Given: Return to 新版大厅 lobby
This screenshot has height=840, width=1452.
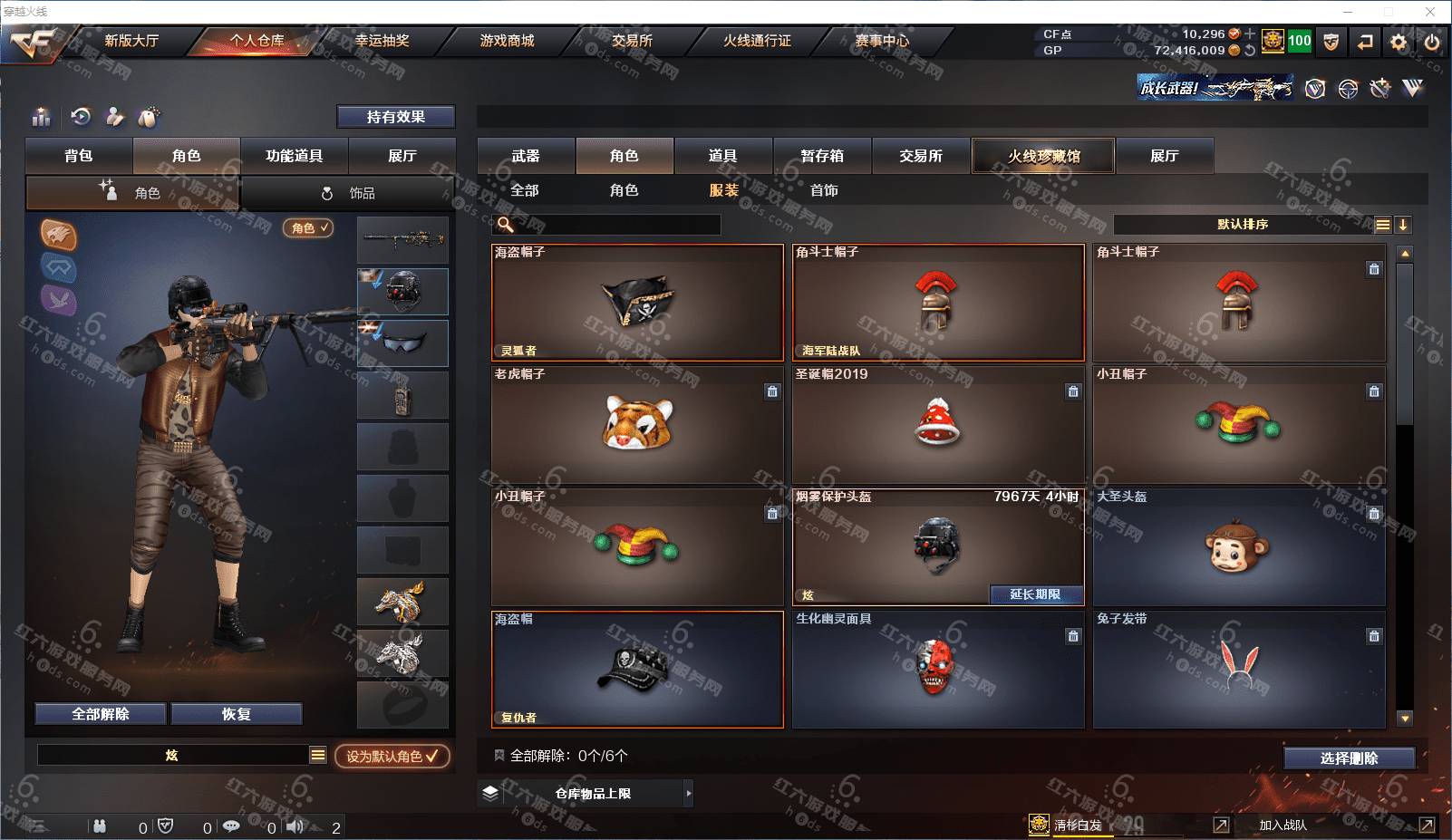Looking at the screenshot, I should pos(131,41).
